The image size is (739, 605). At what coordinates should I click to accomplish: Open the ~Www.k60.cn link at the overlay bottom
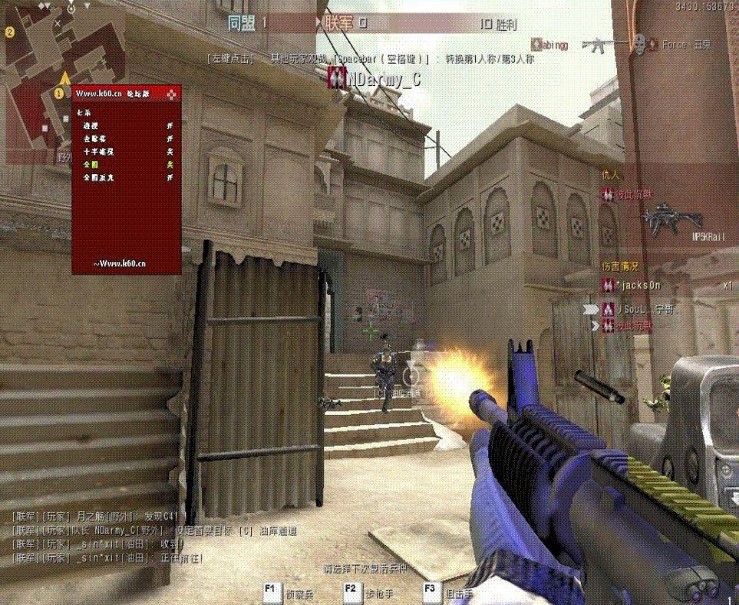pyautogui.click(x=121, y=262)
